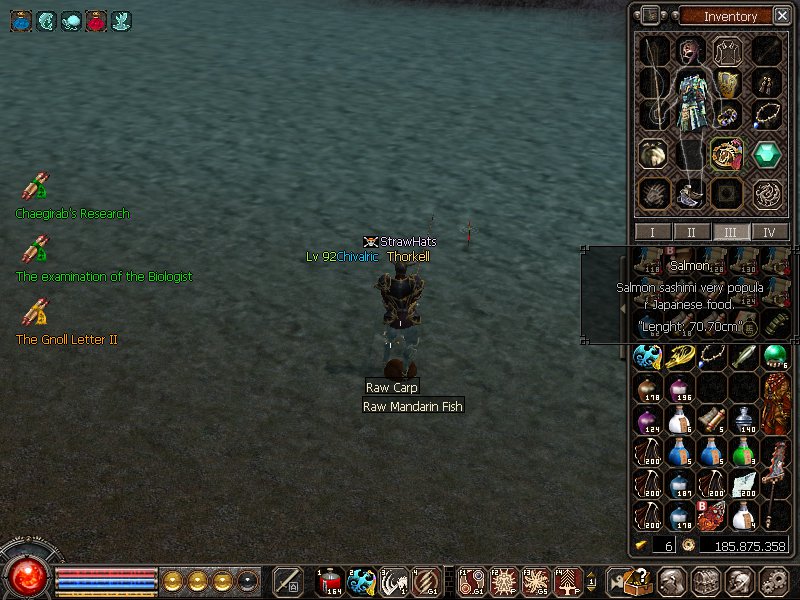This screenshot has width=800, height=600.
Task: Switch to inventory page I
Action: coord(653,232)
